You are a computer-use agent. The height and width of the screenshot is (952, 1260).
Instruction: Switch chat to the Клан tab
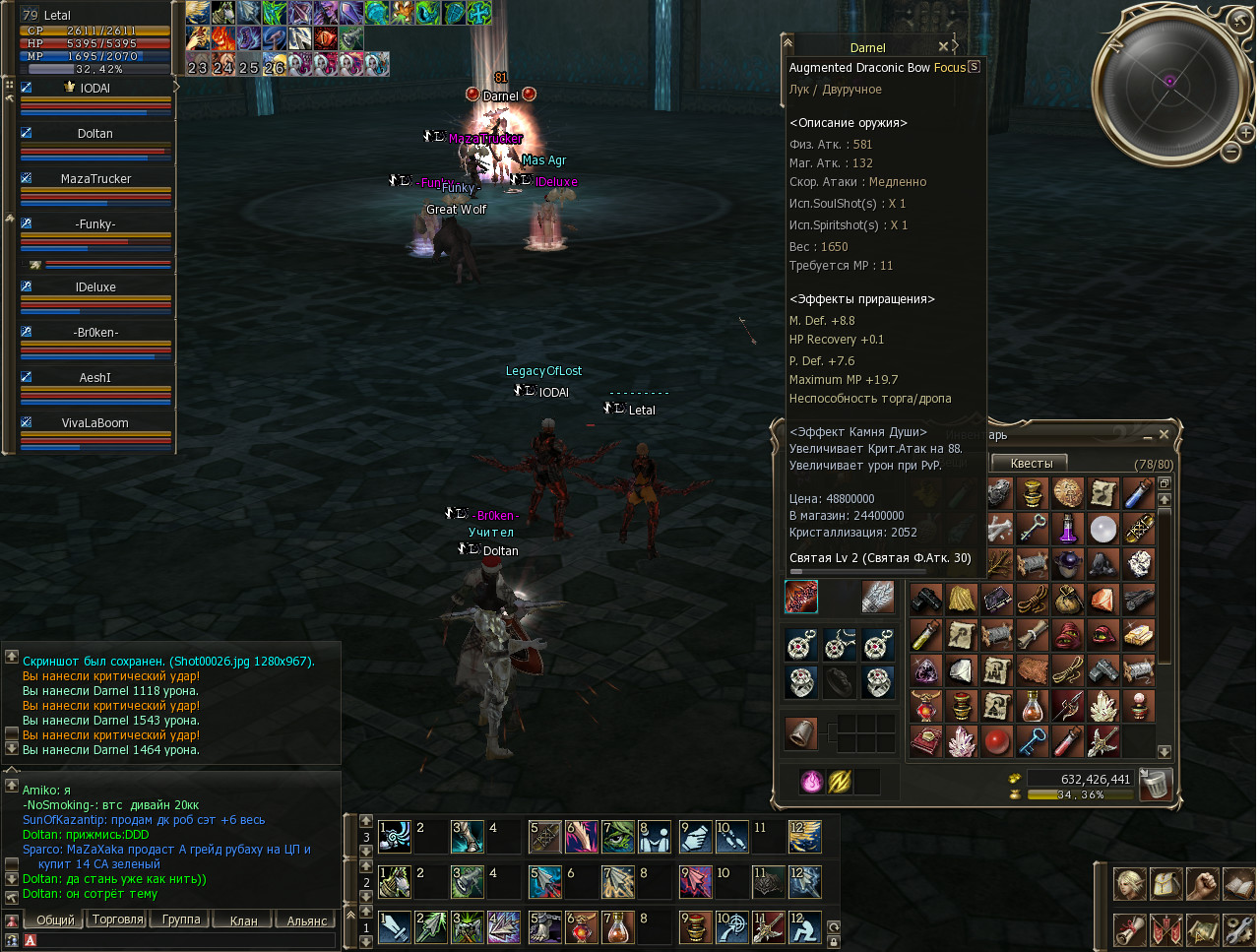point(243,920)
